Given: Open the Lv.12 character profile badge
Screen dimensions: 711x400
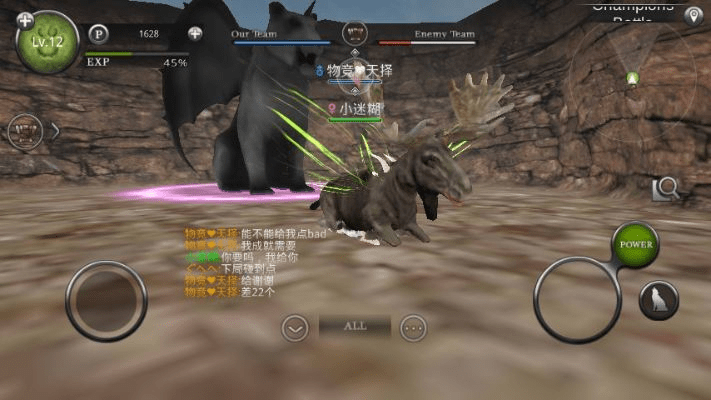Looking at the screenshot, I should (47, 43).
